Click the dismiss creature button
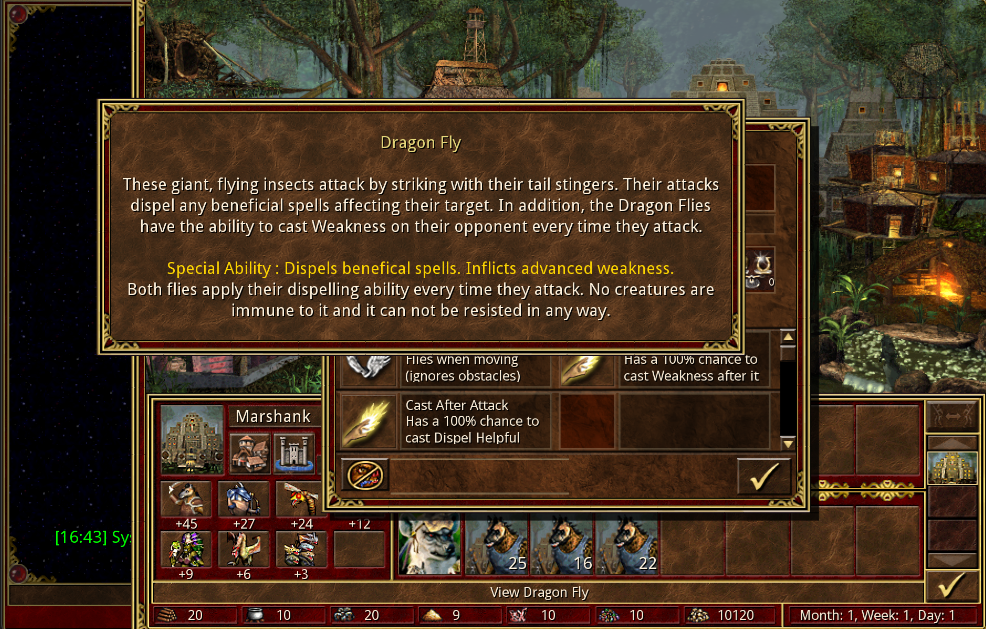Screen dimensions: 986x629 pyautogui.click(x=365, y=475)
